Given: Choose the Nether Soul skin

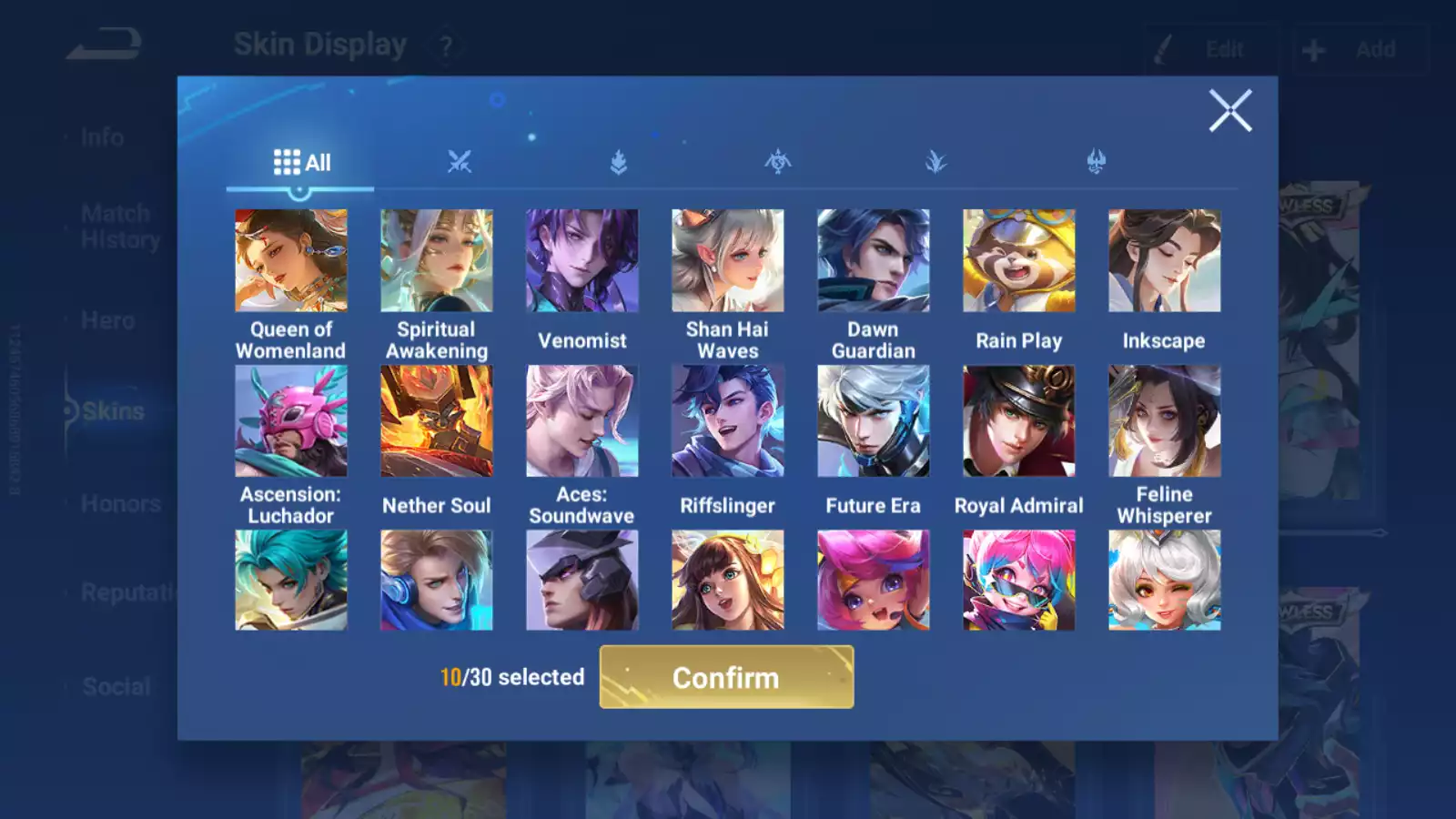Looking at the screenshot, I should (x=437, y=421).
